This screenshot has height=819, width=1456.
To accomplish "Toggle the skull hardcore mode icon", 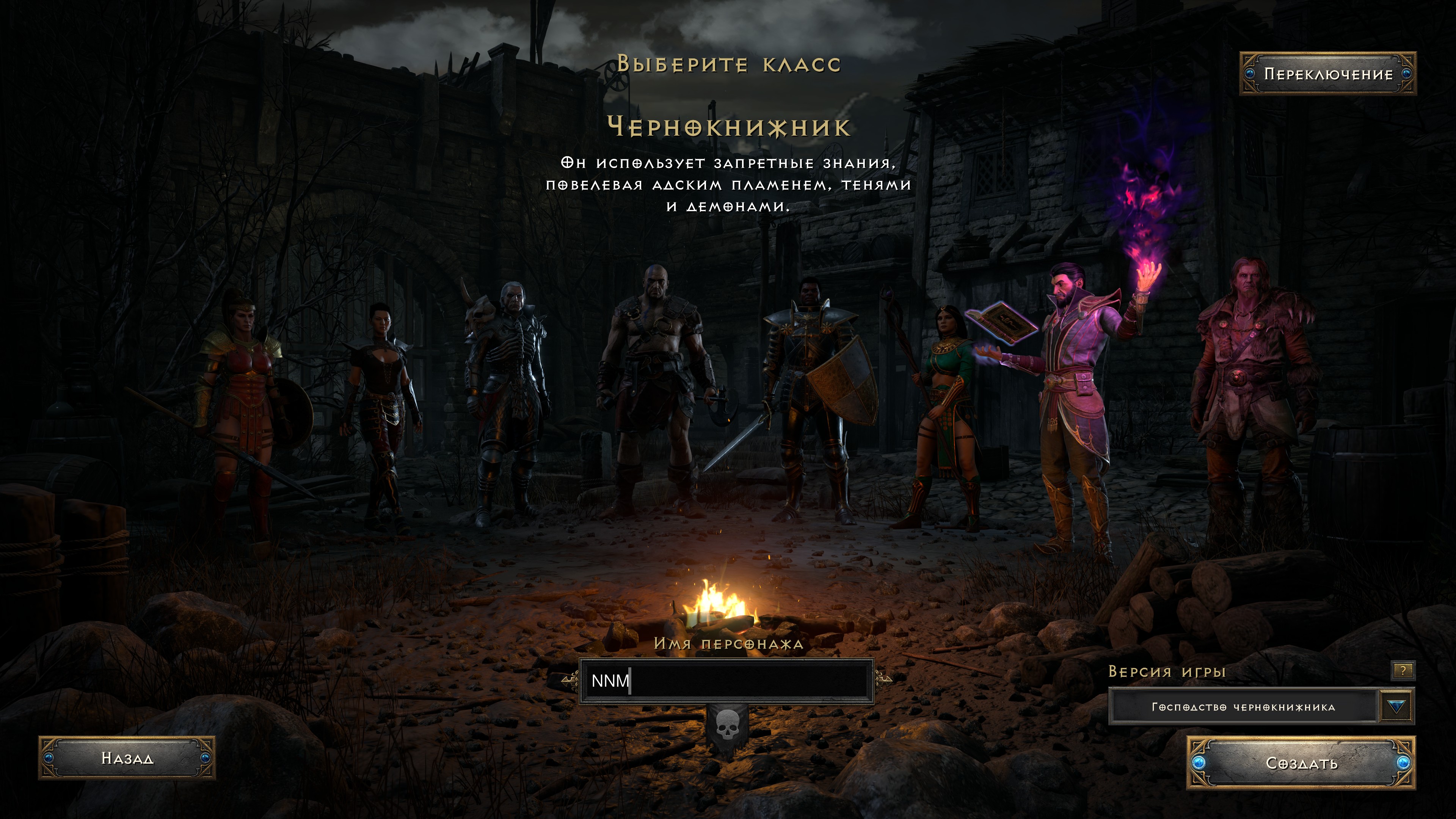I will [x=727, y=726].
